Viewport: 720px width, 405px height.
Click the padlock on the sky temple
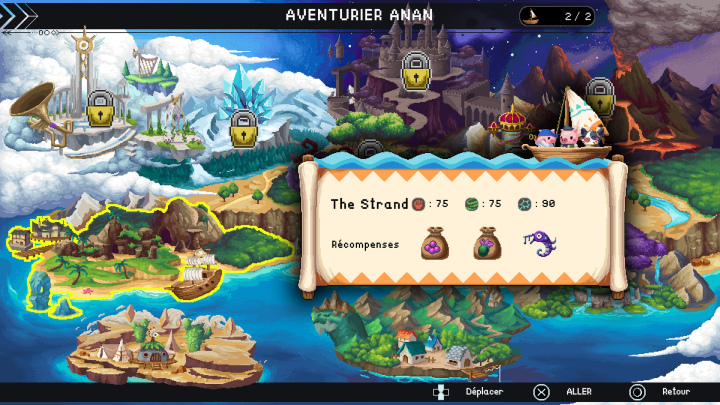point(99,108)
